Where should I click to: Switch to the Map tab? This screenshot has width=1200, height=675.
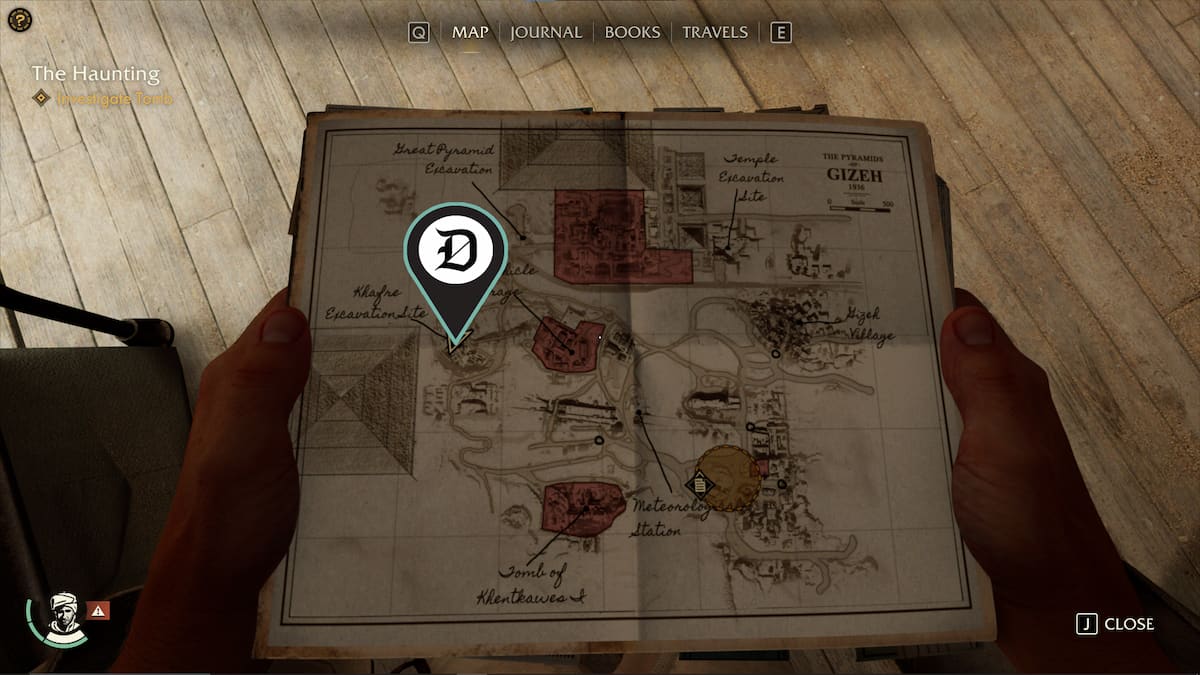click(470, 32)
